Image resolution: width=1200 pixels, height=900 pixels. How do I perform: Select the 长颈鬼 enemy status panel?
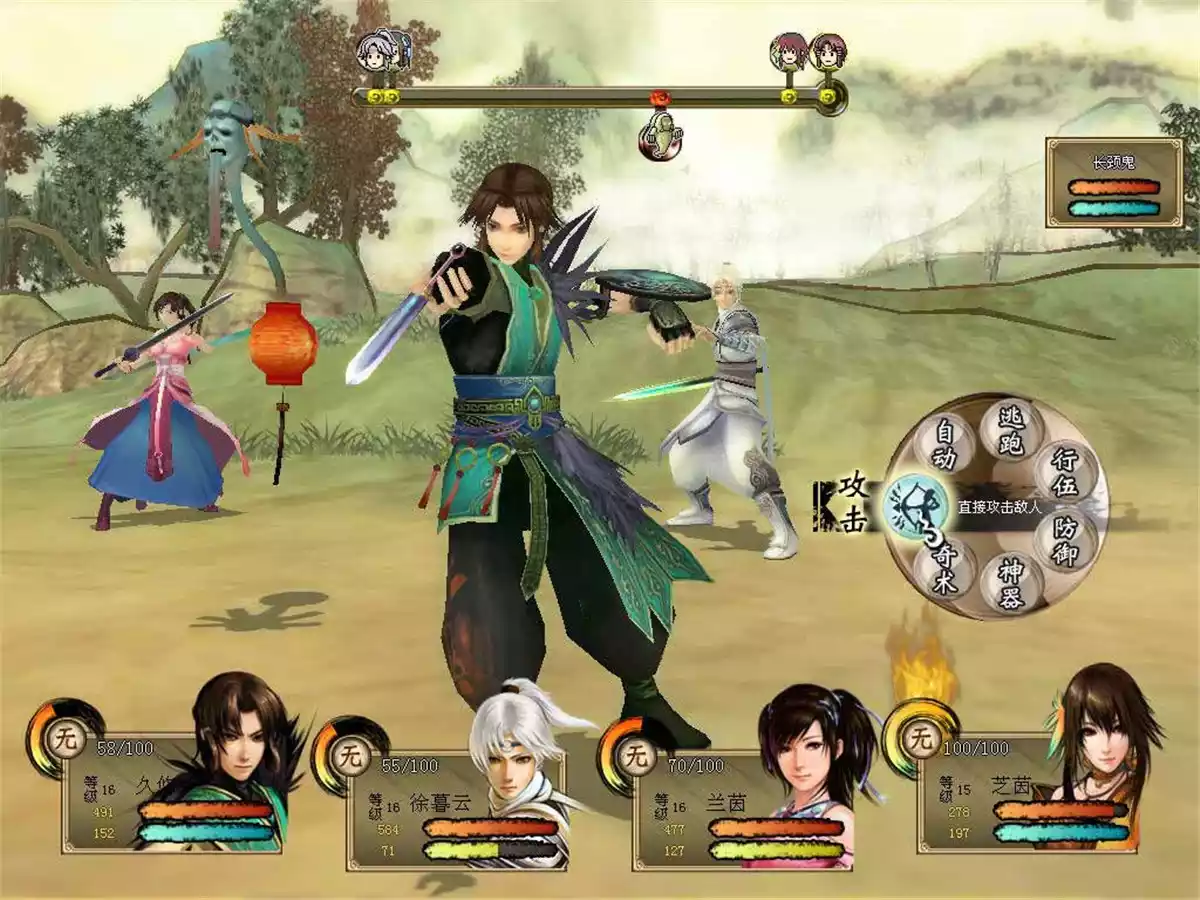pos(1113,183)
